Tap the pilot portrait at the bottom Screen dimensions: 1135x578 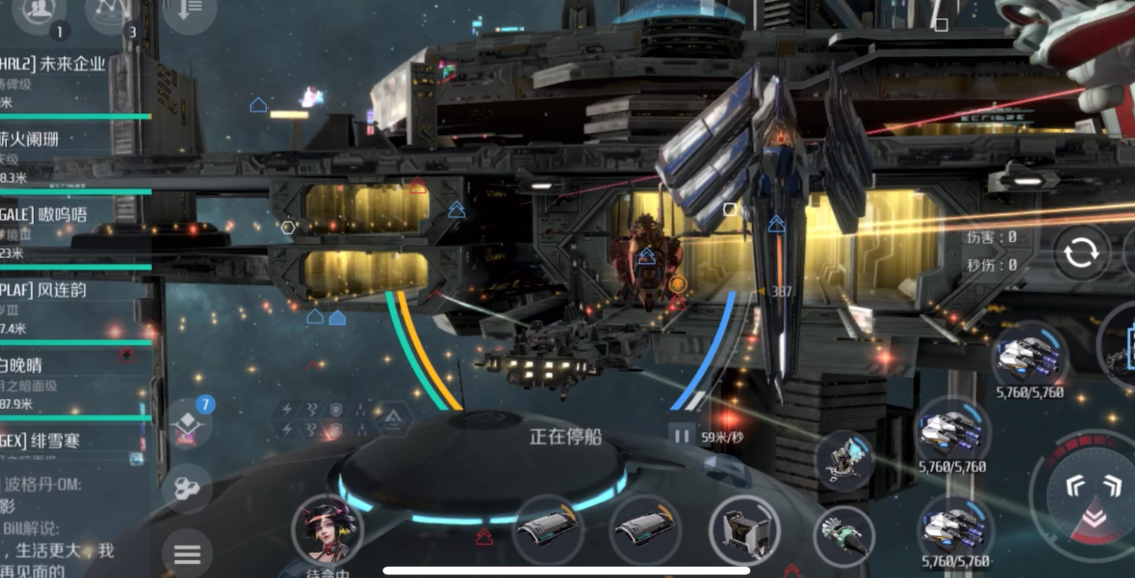pyautogui.click(x=326, y=532)
